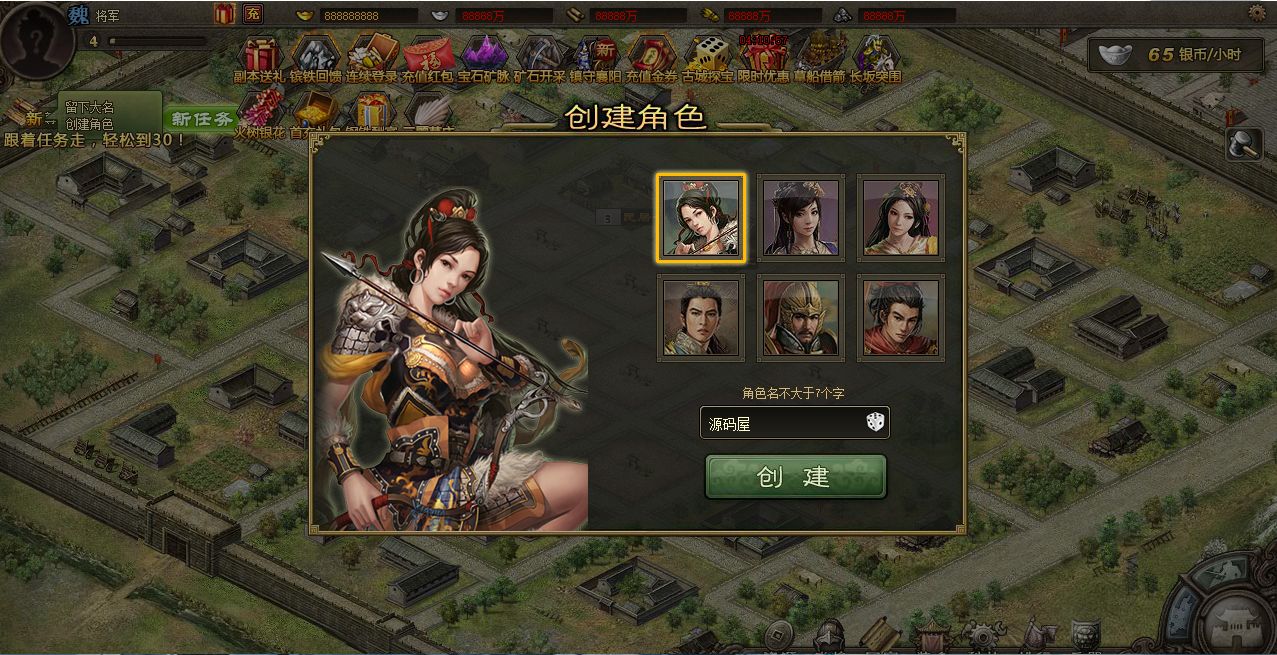
Task: Open the 限时优惠 timed offer
Action: [x=764, y=58]
